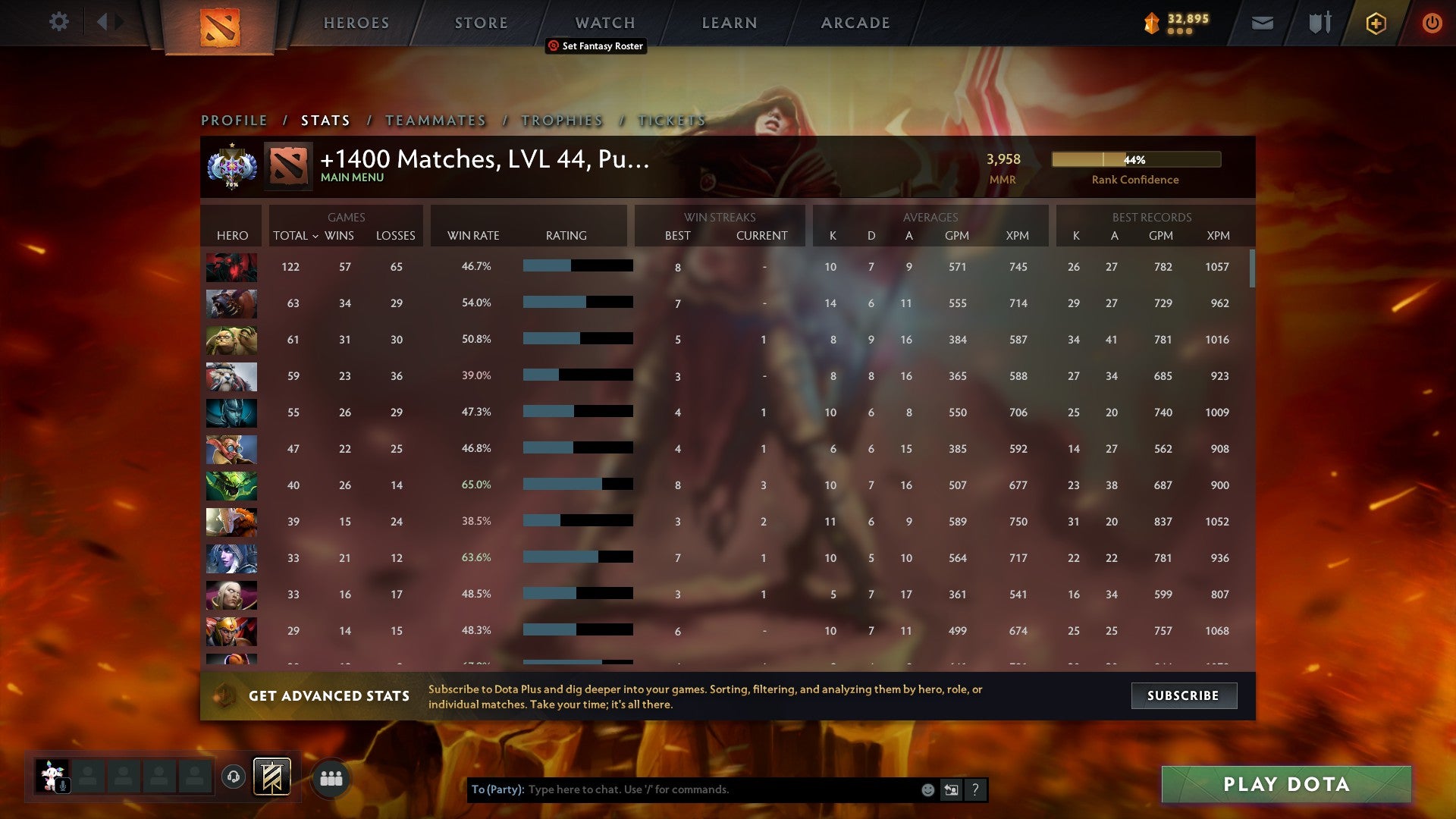
Task: Select the Pudge hero portrait
Action: tap(231, 340)
